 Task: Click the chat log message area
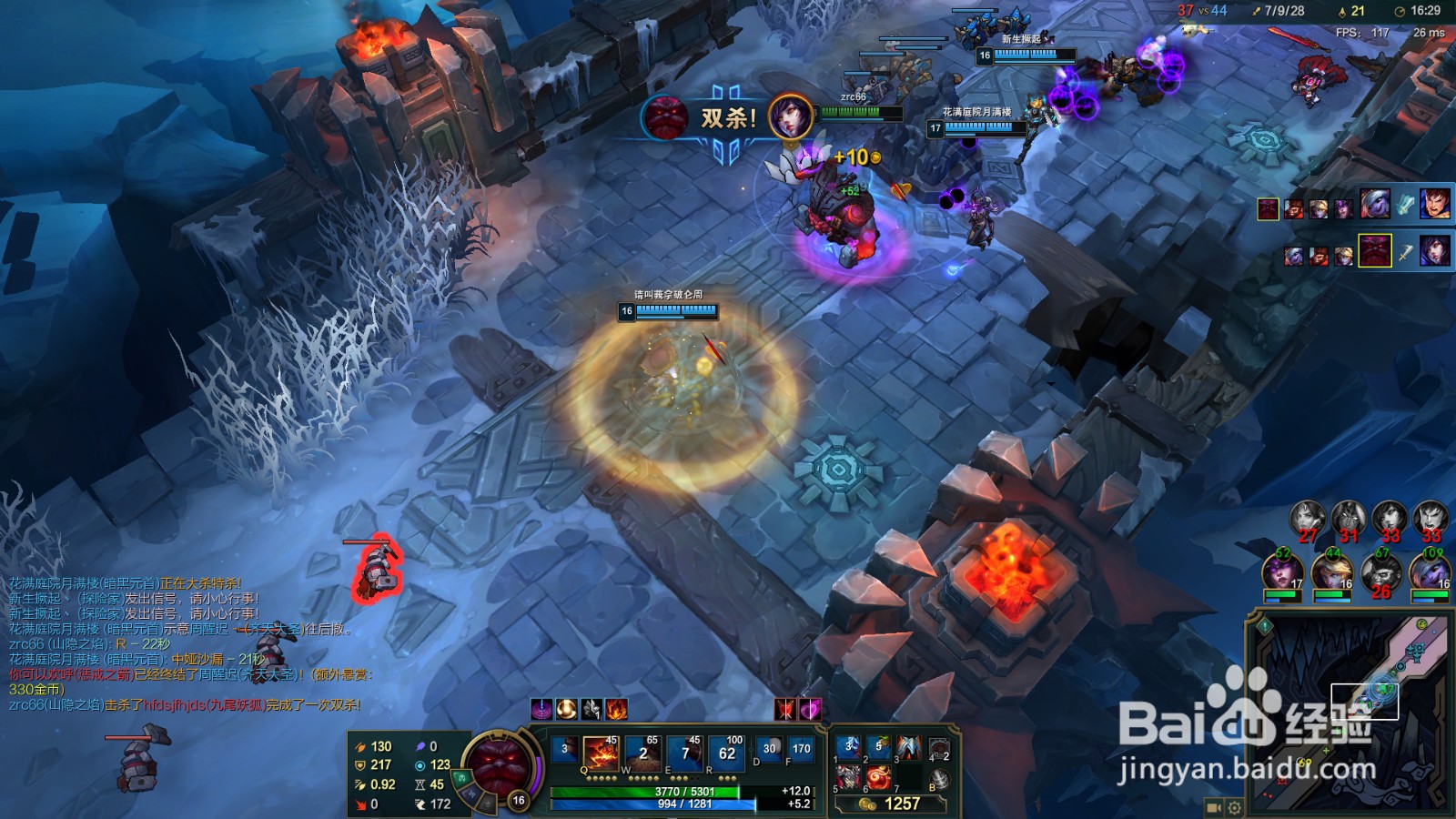182,644
